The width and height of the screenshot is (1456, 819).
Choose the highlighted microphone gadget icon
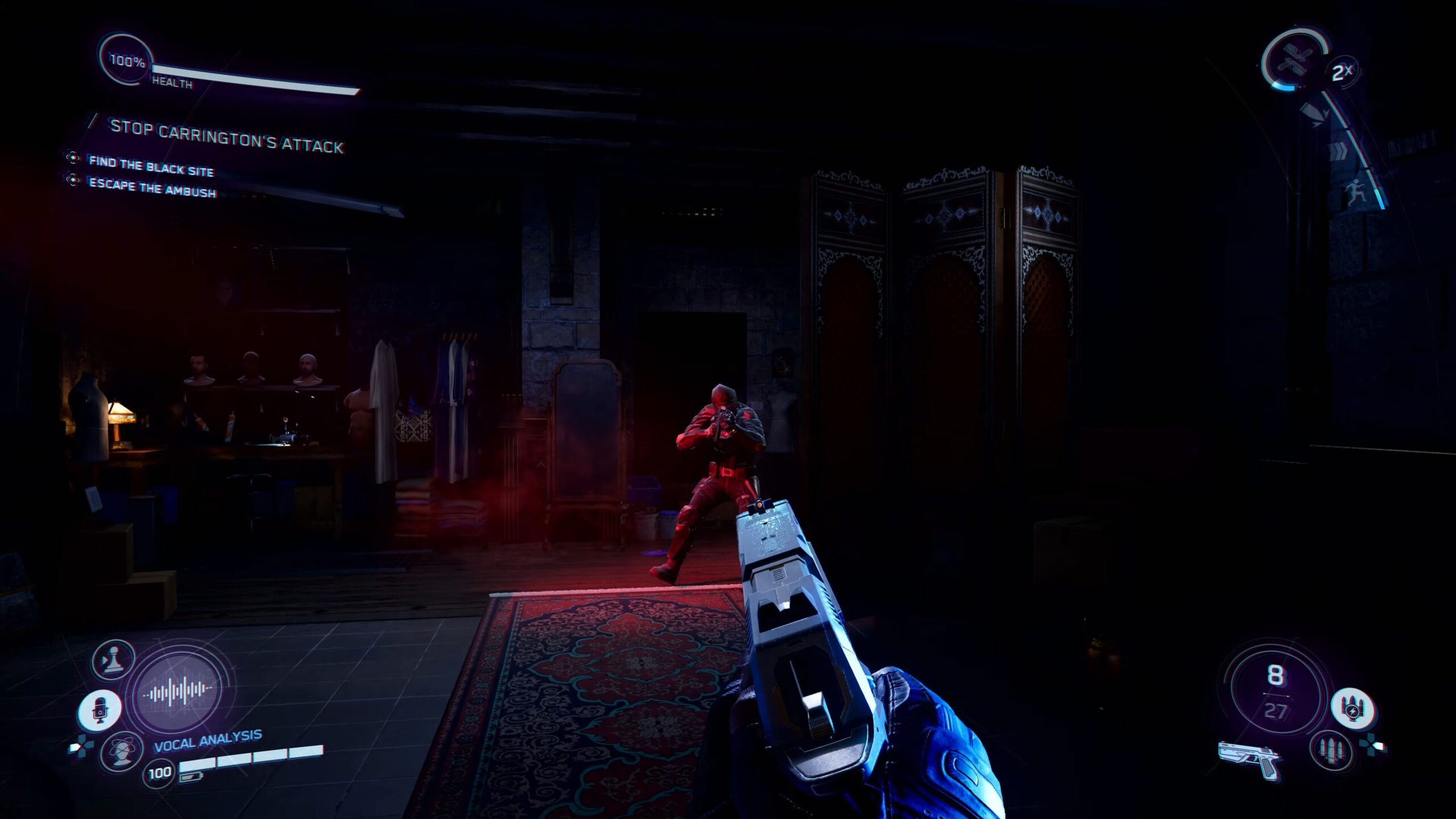tap(100, 710)
